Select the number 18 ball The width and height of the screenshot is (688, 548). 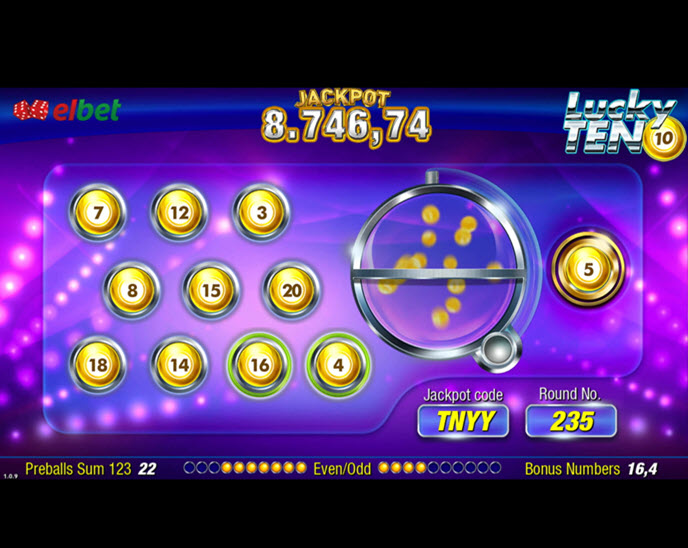(98, 365)
